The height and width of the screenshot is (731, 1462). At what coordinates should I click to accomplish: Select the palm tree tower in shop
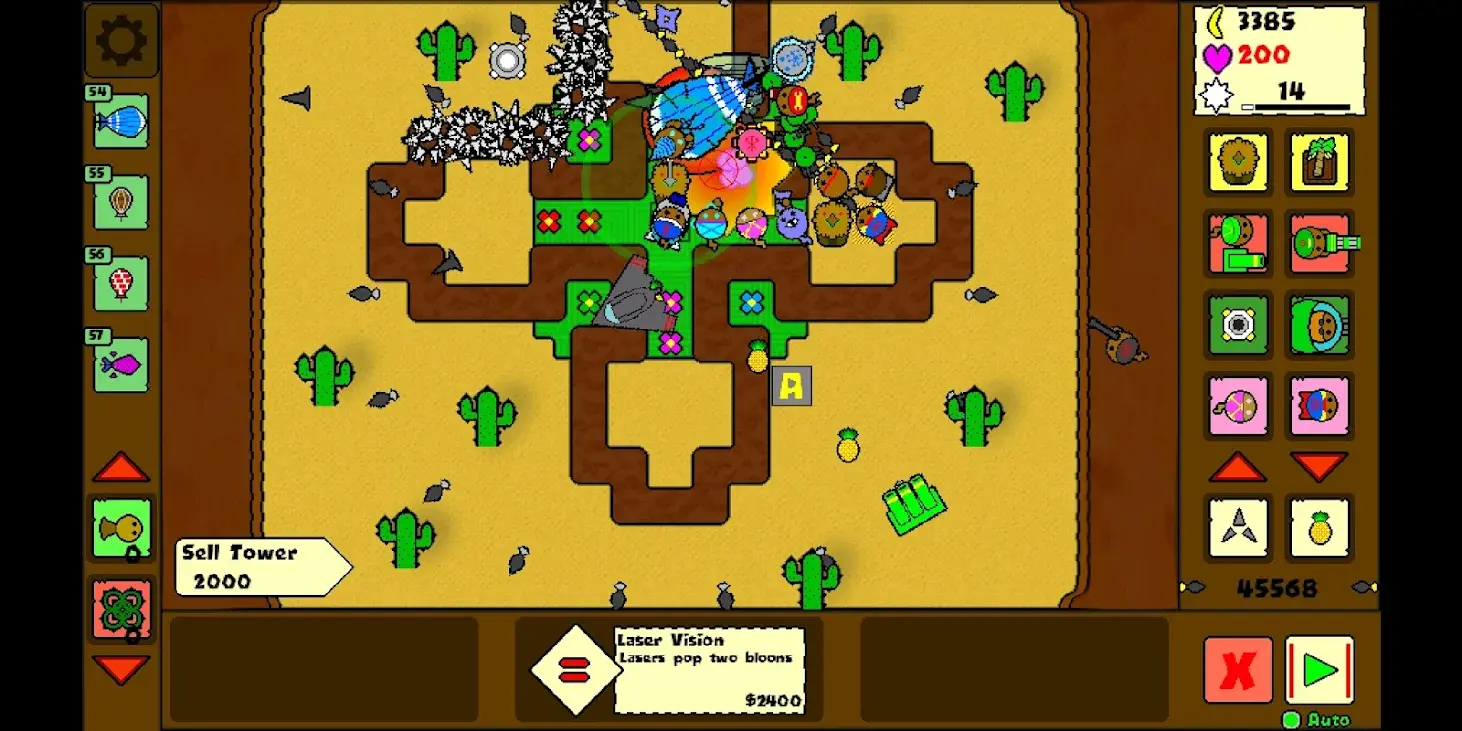1319,162
